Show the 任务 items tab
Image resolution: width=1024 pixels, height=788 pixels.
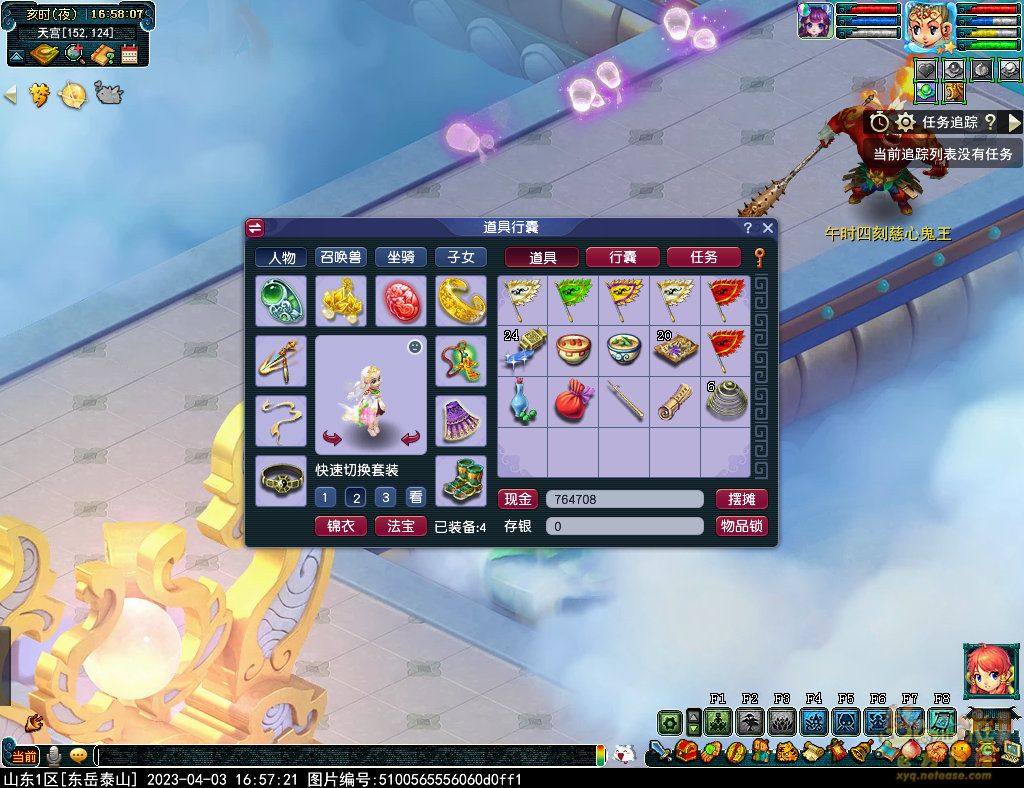(703, 257)
